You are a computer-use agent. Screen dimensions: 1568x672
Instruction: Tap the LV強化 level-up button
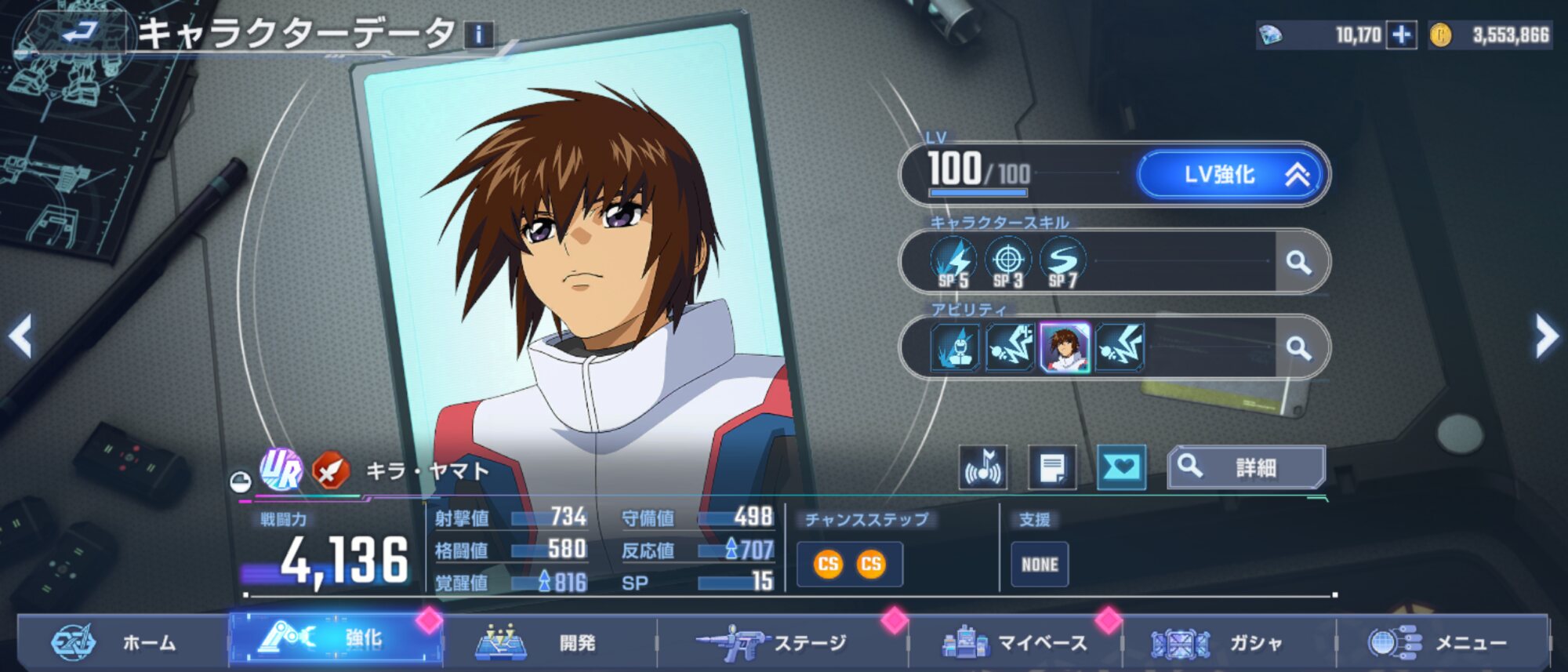click(x=1232, y=174)
